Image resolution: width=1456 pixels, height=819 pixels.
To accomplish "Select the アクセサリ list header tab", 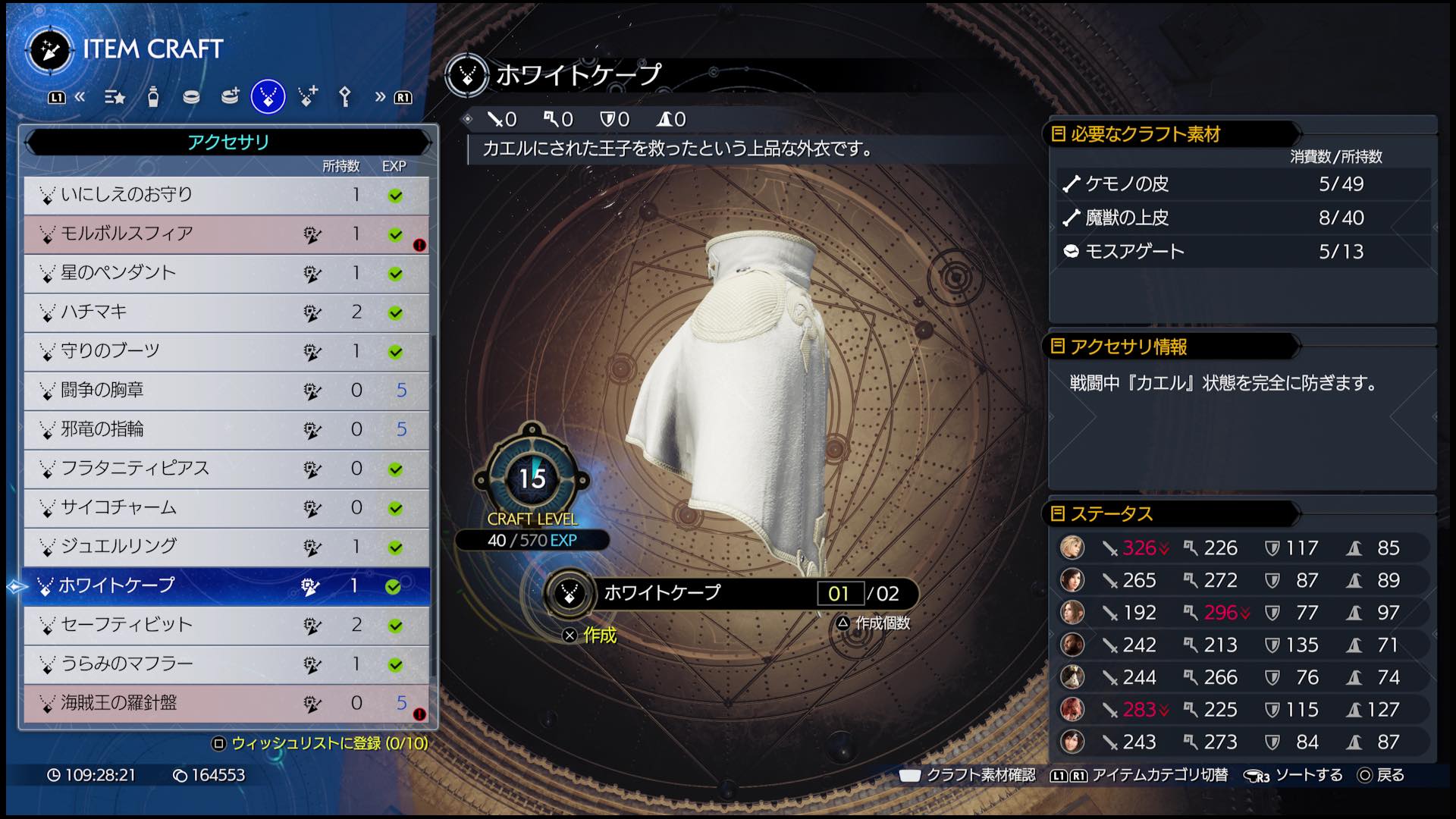I will point(227,141).
